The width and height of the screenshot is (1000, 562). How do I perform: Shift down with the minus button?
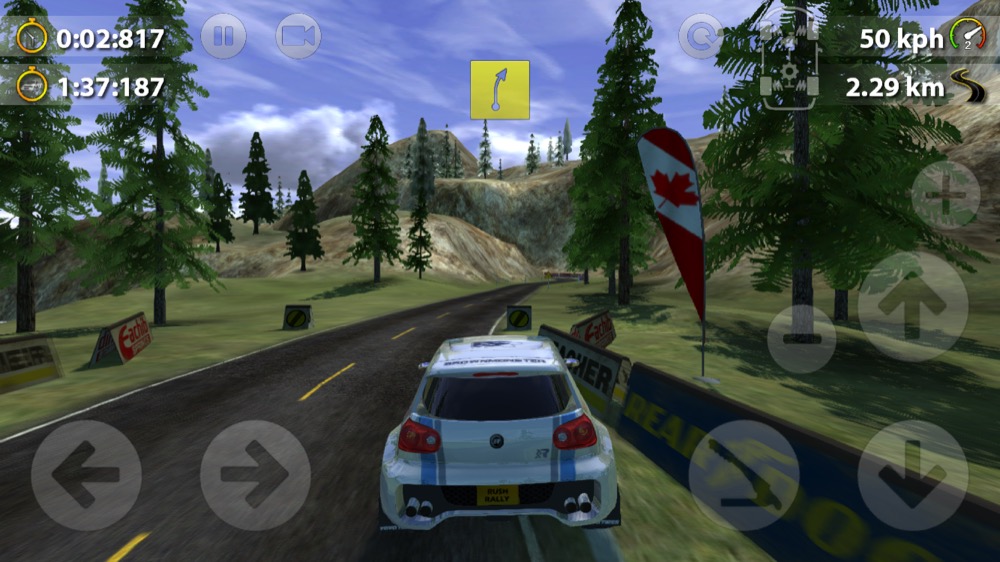[x=801, y=338]
